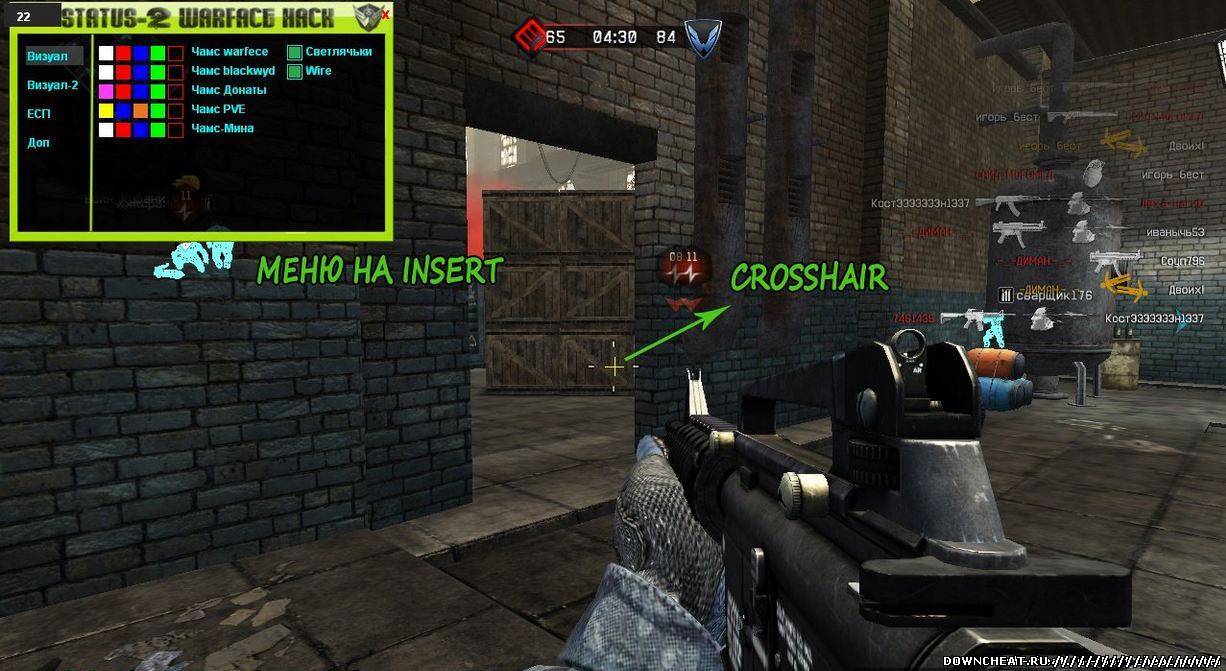The height and width of the screenshot is (671, 1226).
Task: Choose the blue swatch in Чамс blackwyd row
Action: (x=141, y=72)
